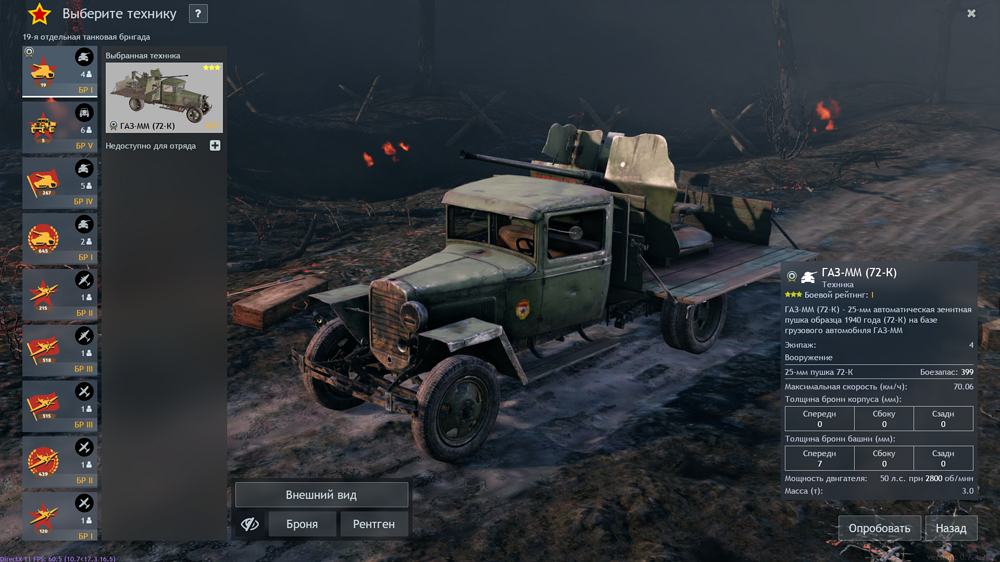The width and height of the screenshot is (1000, 562).
Task: Close the vehicle selection screen
Action: coord(971,14)
